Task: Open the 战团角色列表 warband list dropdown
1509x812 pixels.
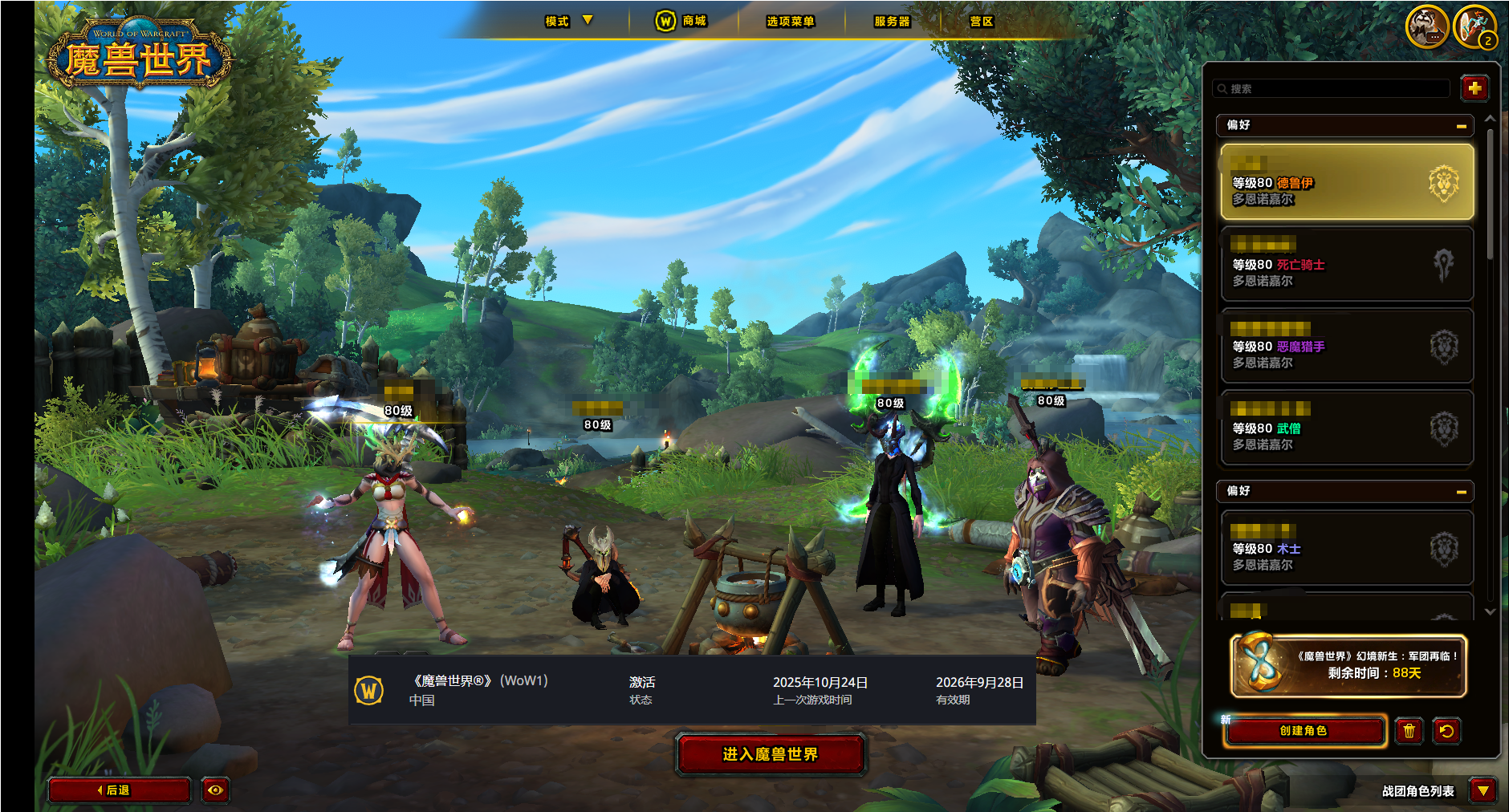Action: 1483,790
